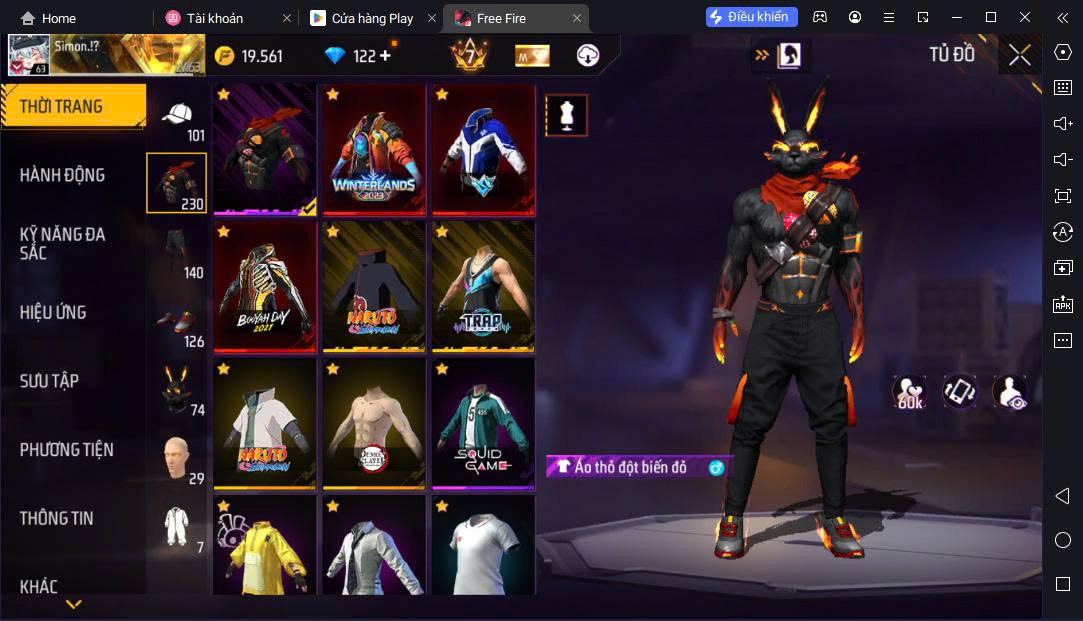Image resolution: width=1083 pixels, height=621 pixels.
Task: Open the Hành Động menu section
Action: point(62,175)
